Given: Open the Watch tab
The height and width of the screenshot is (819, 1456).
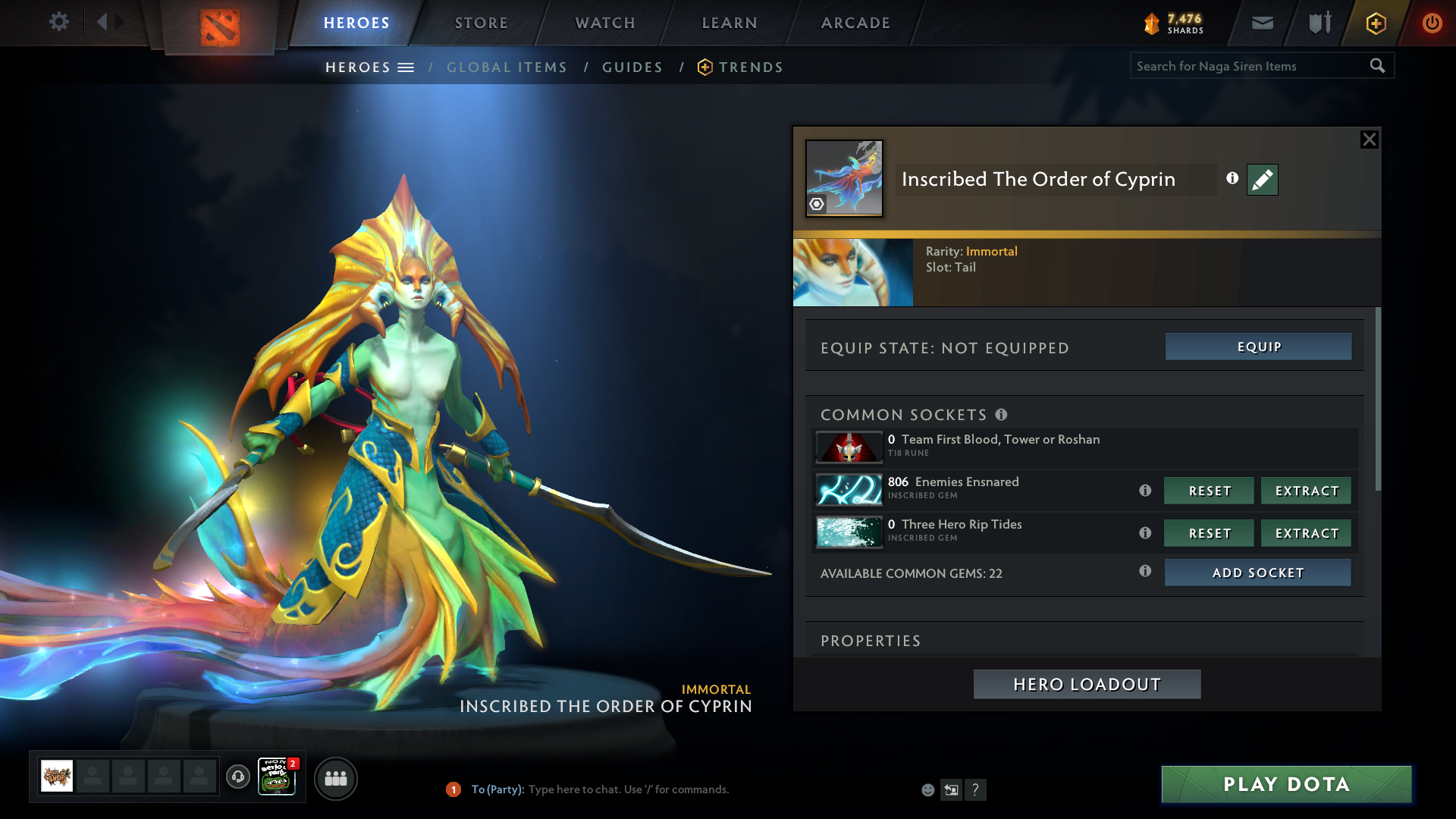Looking at the screenshot, I should tap(605, 23).
